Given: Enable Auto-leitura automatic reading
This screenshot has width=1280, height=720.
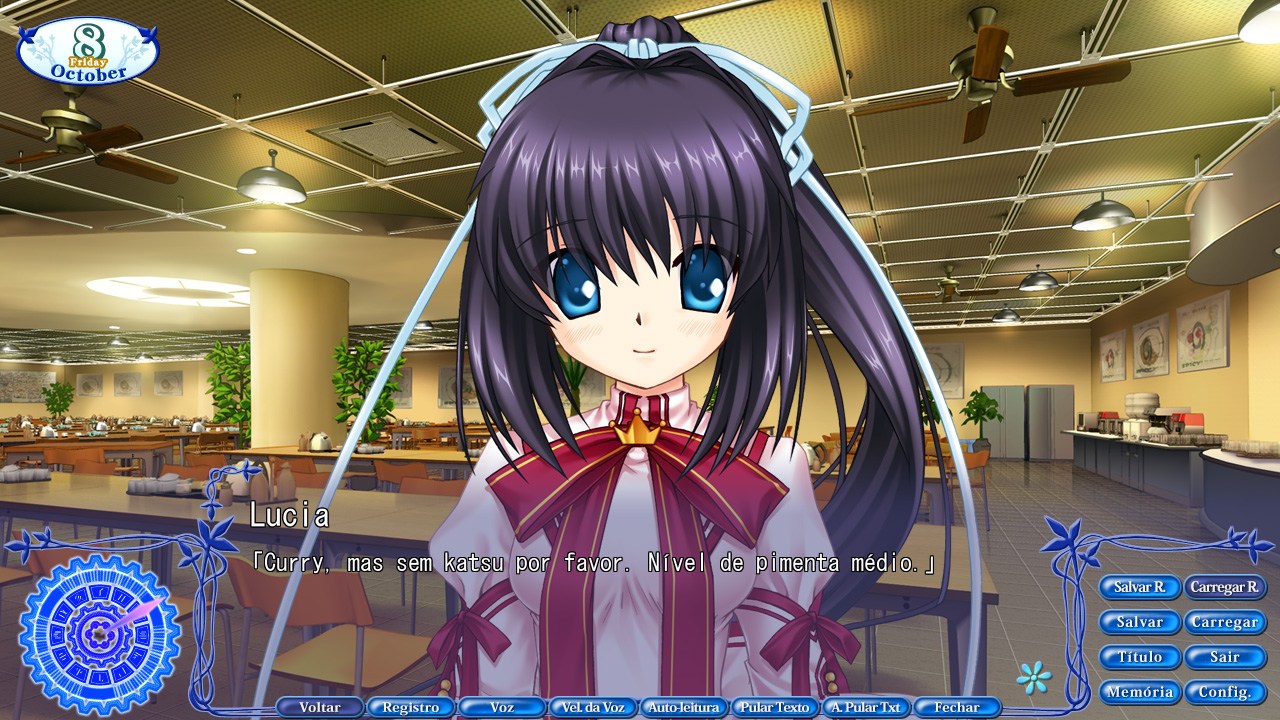Looking at the screenshot, I should pyautogui.click(x=684, y=707).
